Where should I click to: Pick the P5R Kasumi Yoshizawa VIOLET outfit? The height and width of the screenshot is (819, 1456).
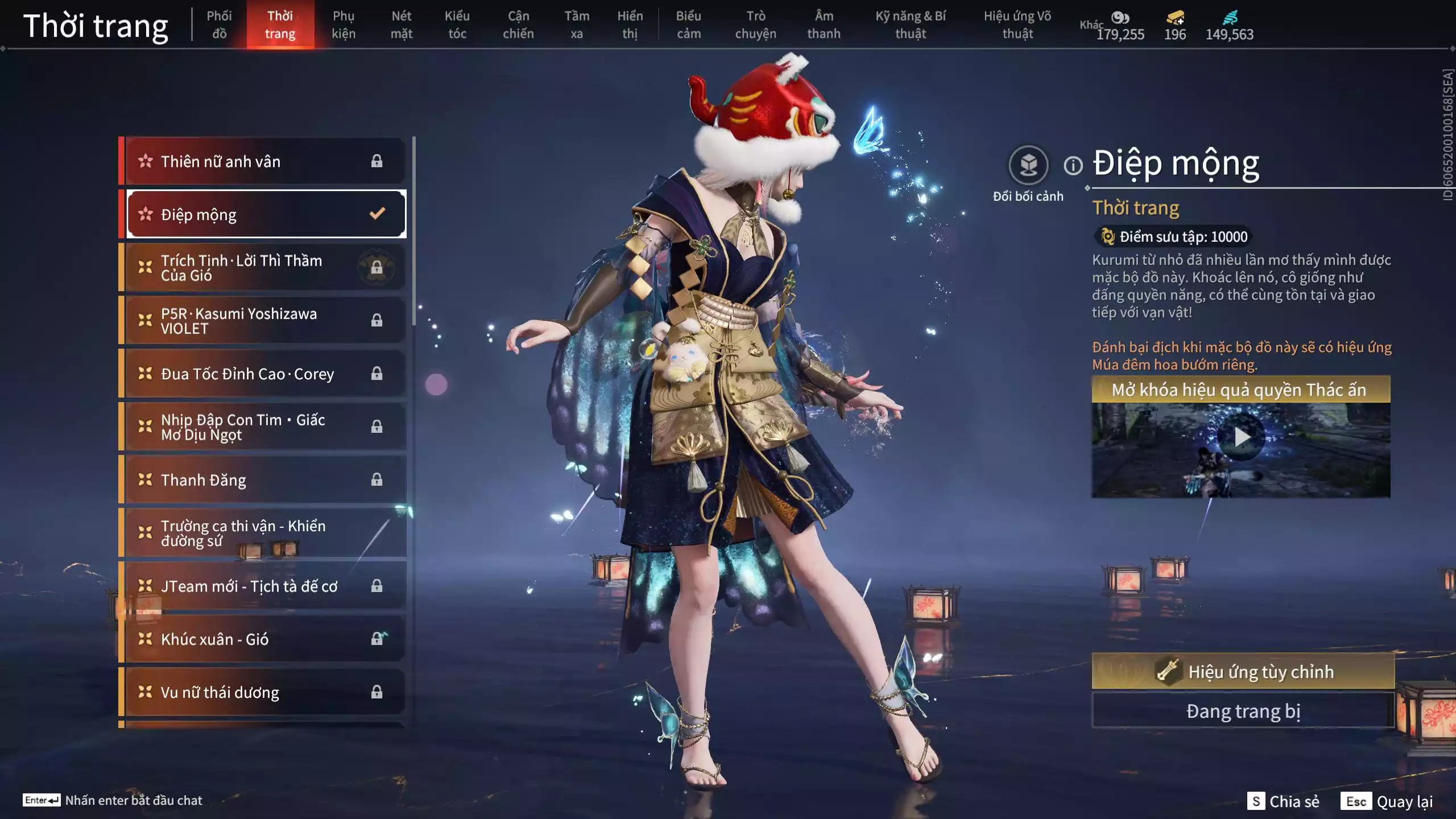coord(264,321)
